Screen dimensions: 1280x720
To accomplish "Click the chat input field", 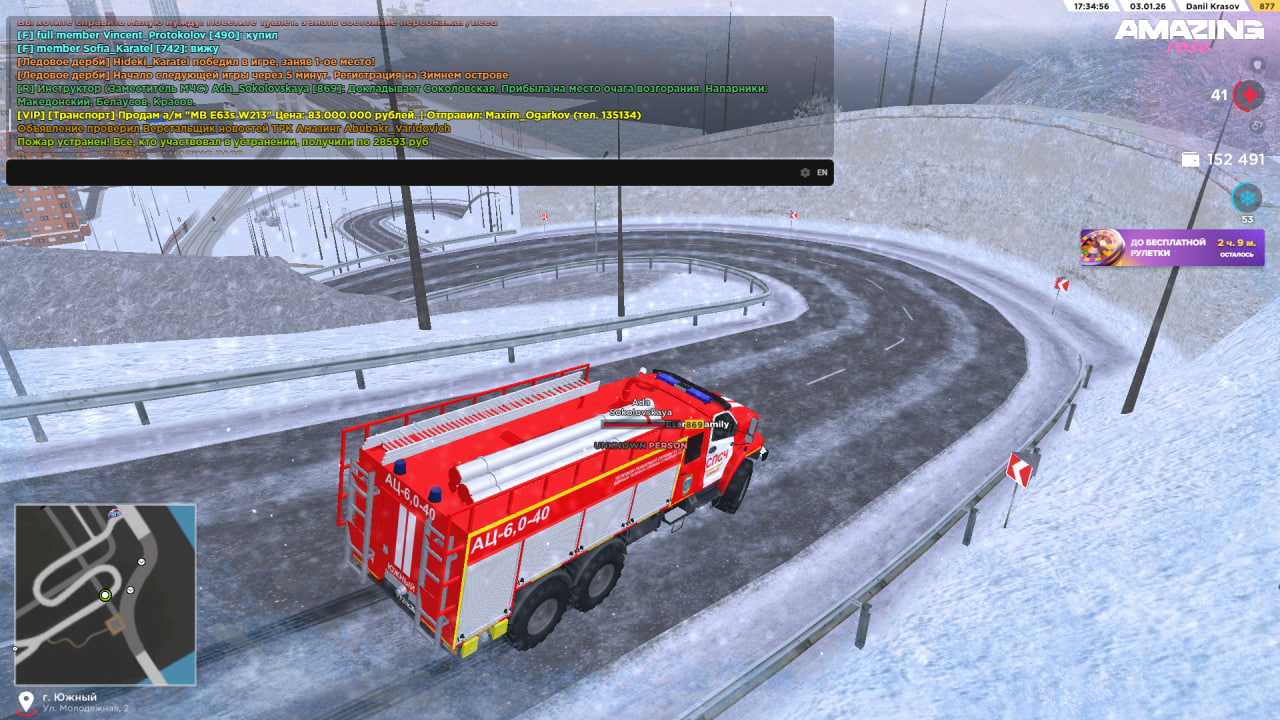I will pos(400,173).
